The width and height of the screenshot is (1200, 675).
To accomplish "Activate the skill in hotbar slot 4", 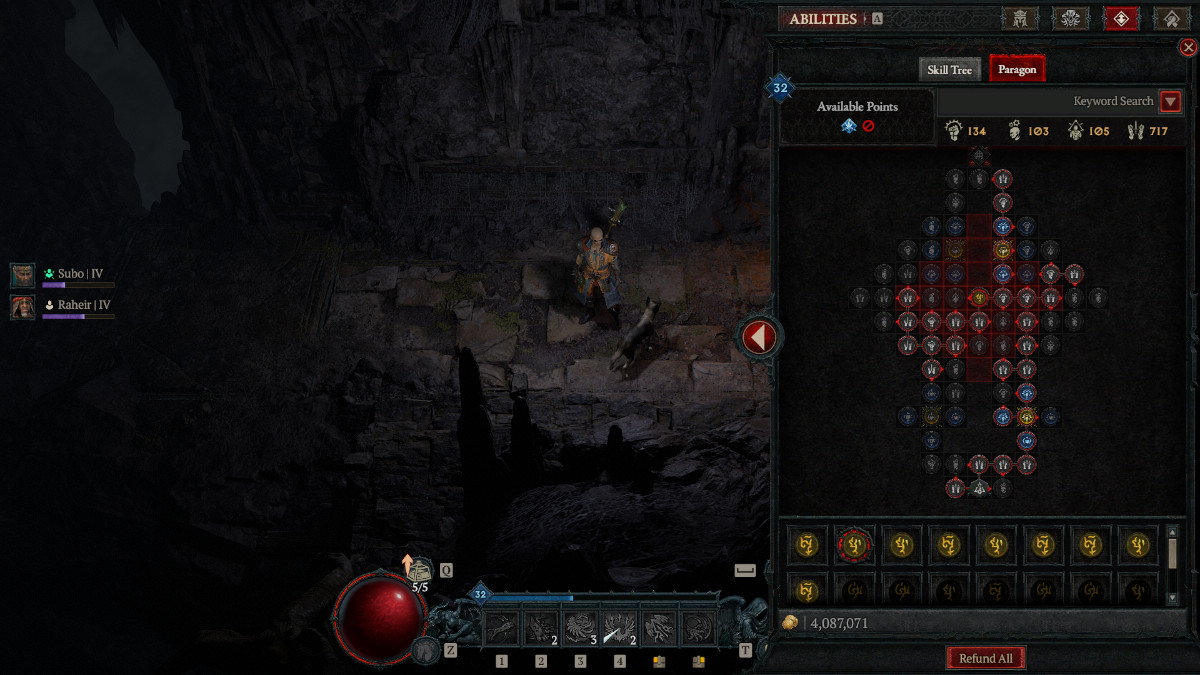I will point(619,628).
